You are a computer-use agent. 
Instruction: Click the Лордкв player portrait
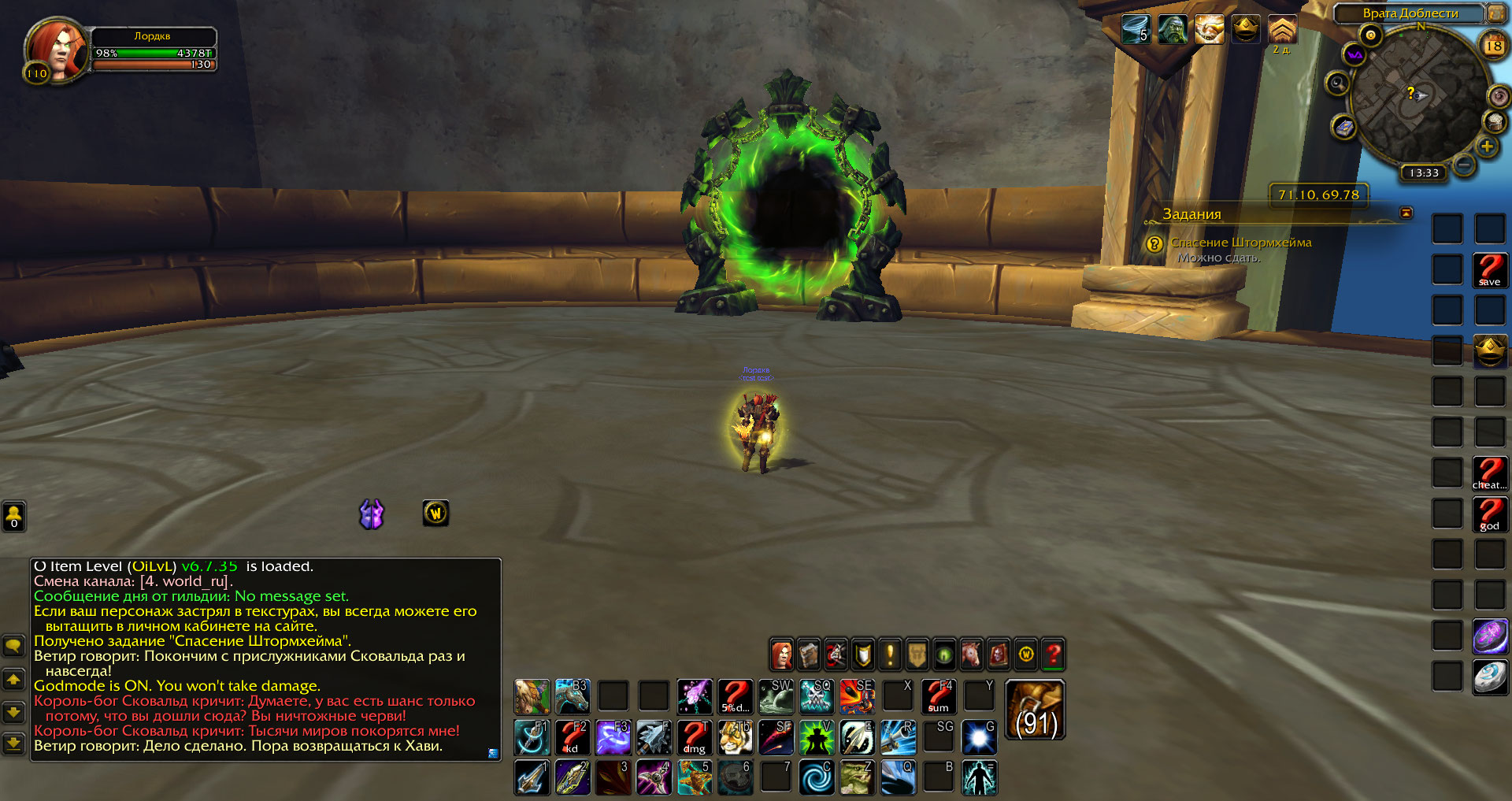pos(55,49)
